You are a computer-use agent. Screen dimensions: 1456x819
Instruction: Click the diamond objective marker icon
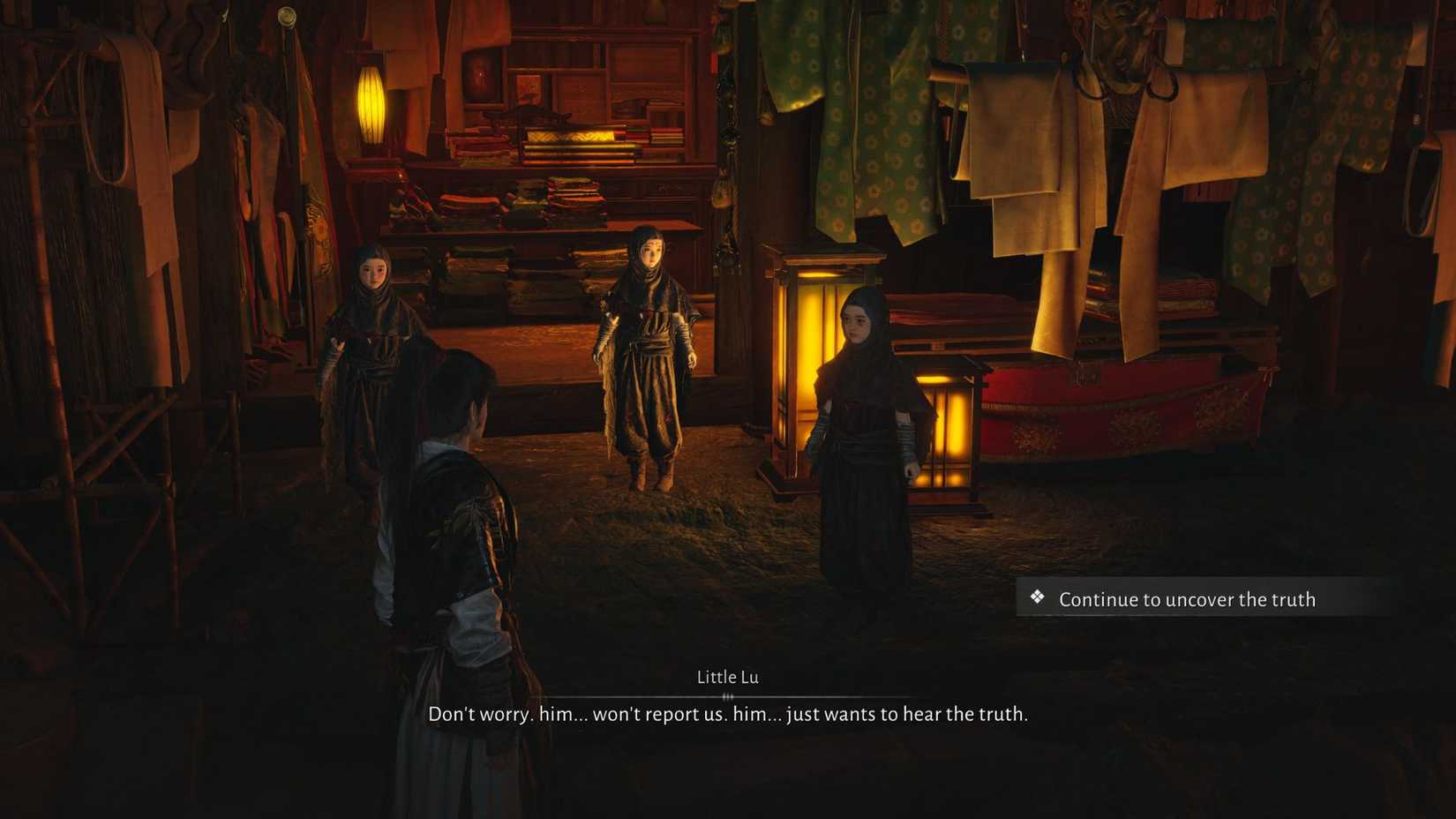(x=1036, y=599)
